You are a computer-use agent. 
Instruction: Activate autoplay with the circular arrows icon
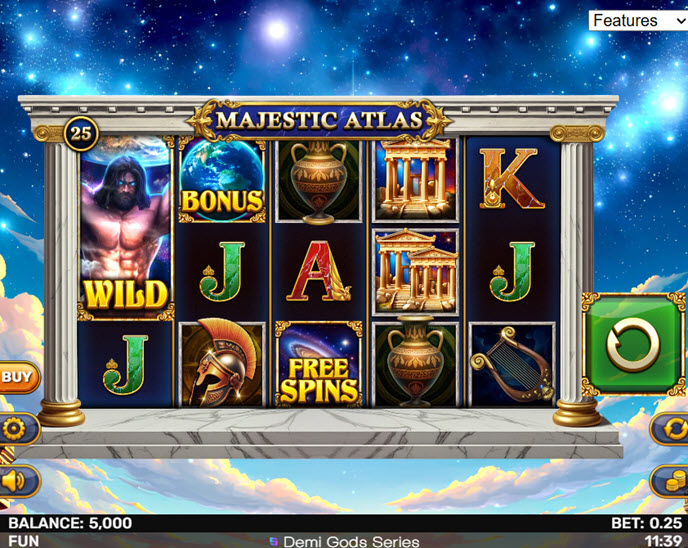(671, 428)
